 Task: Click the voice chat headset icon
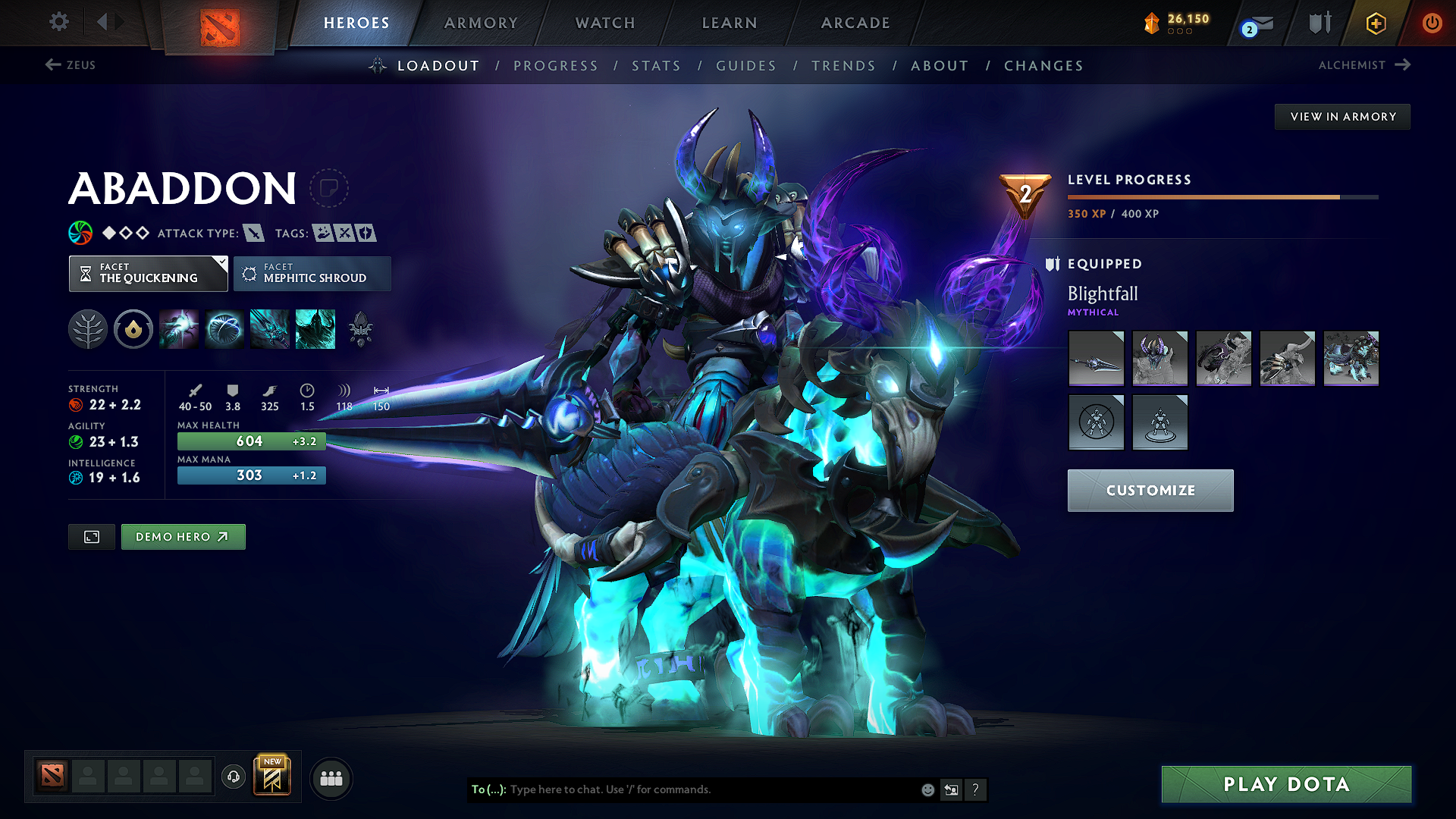233,777
